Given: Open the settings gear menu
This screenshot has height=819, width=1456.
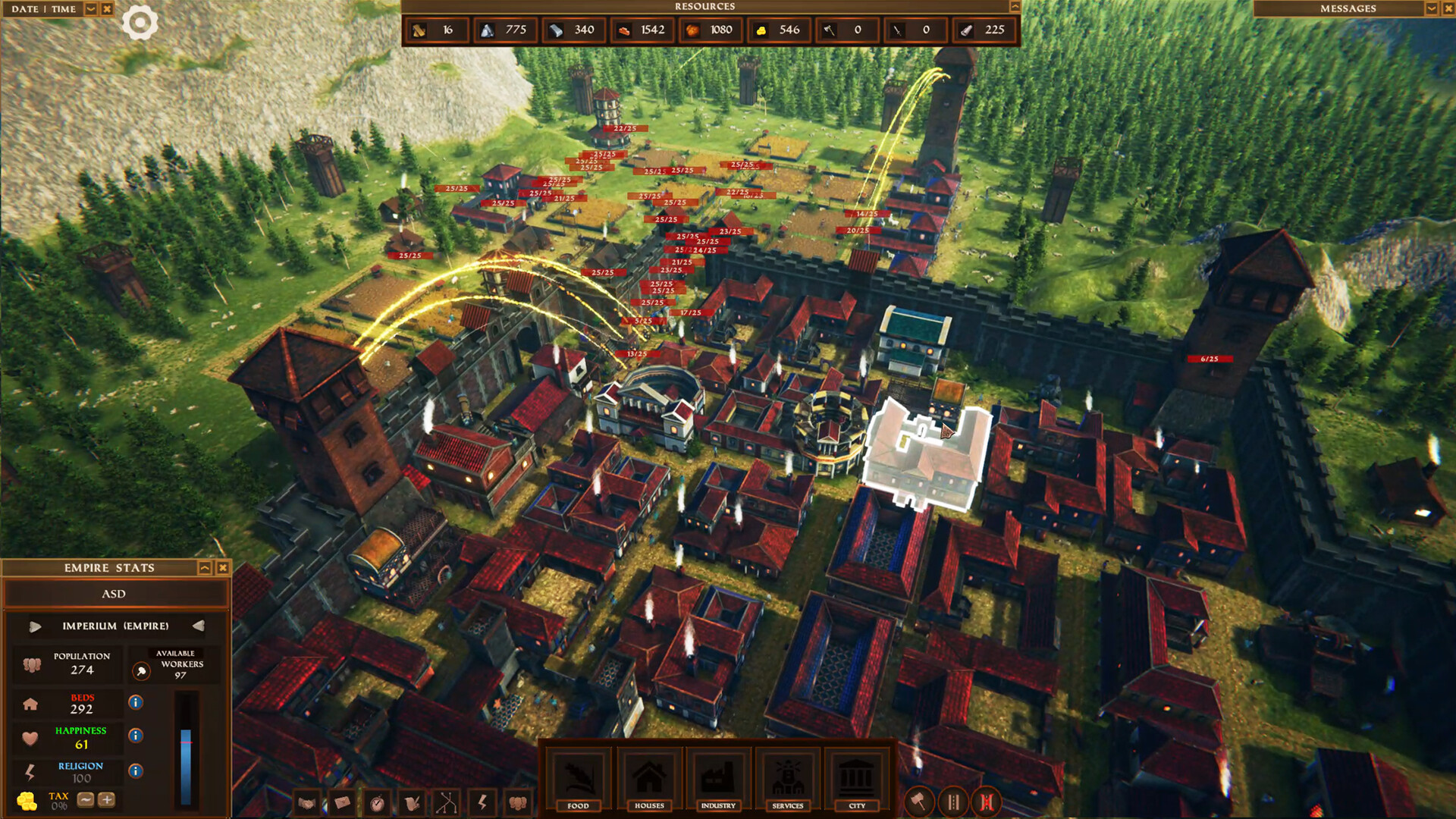Looking at the screenshot, I should (140, 22).
